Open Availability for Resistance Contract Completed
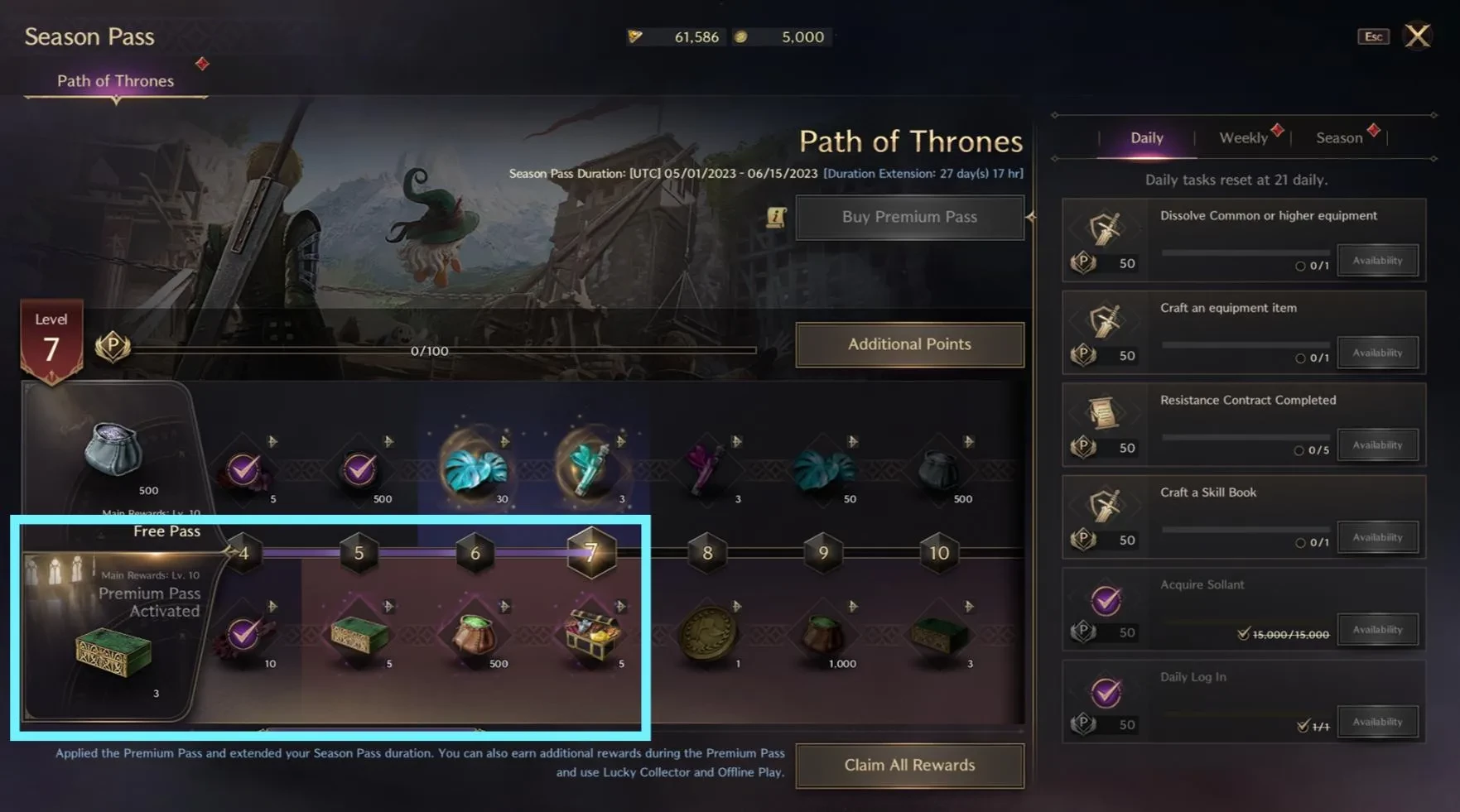This screenshot has height=812, width=1460. 1377,445
